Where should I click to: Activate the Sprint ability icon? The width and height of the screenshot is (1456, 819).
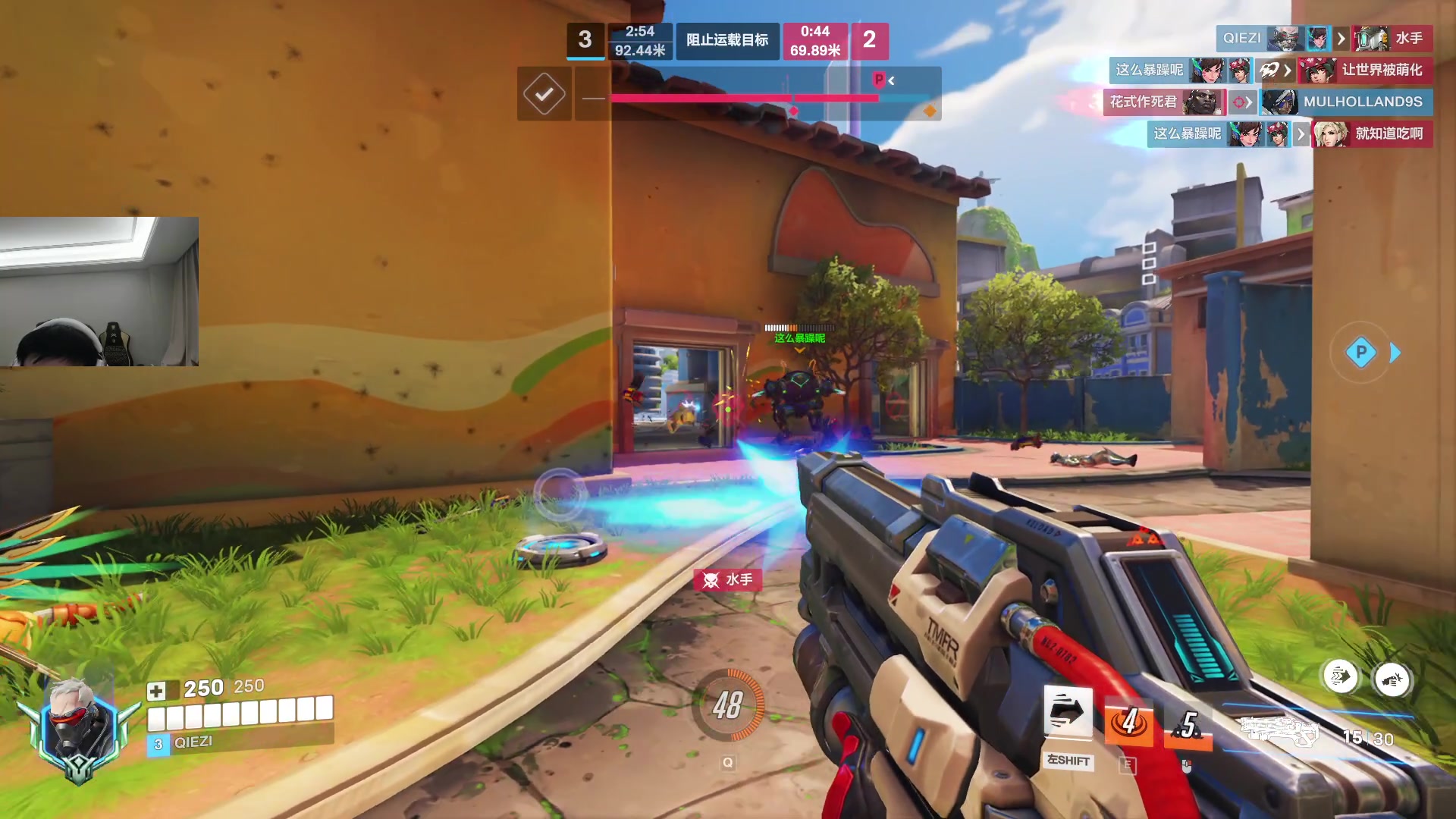pos(1068,713)
